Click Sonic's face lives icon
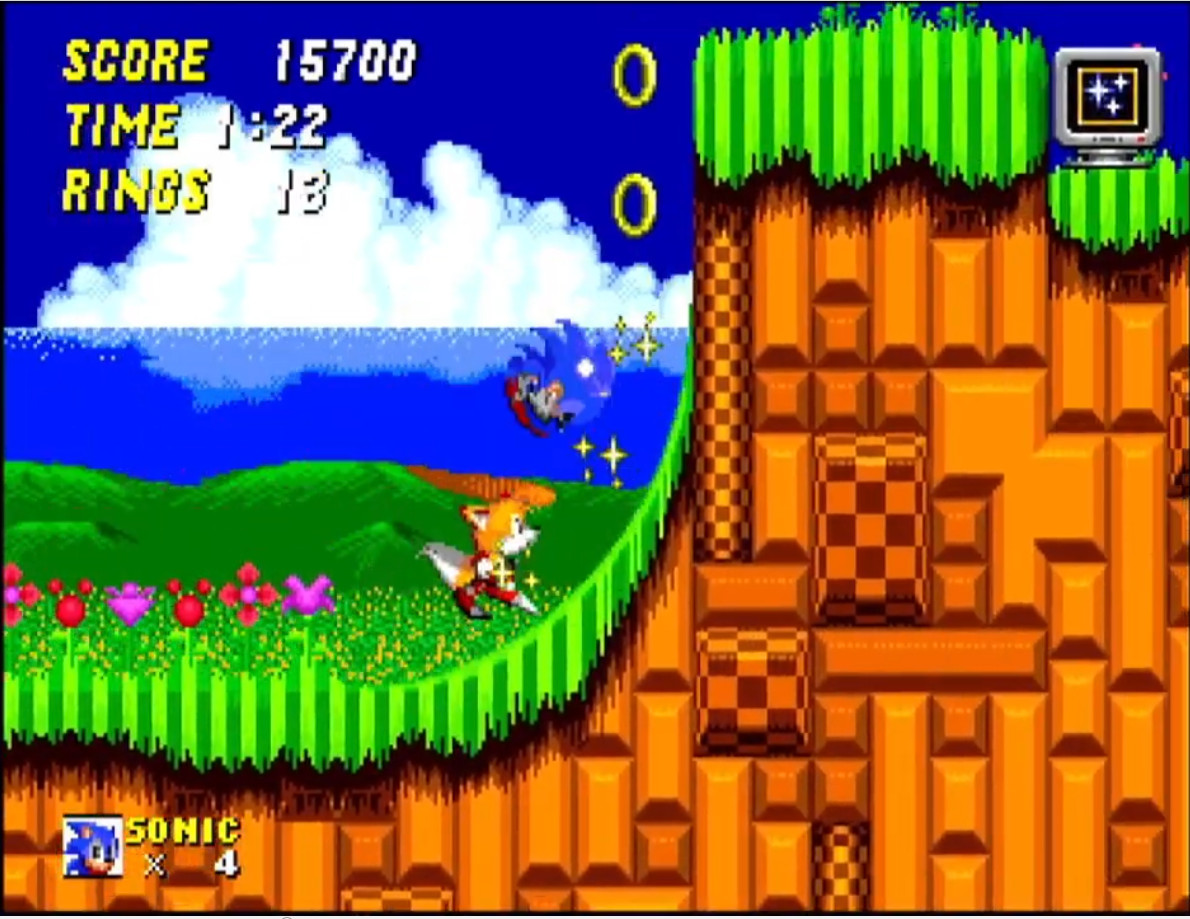Viewport: 1190px width, 919px height. click(93, 846)
